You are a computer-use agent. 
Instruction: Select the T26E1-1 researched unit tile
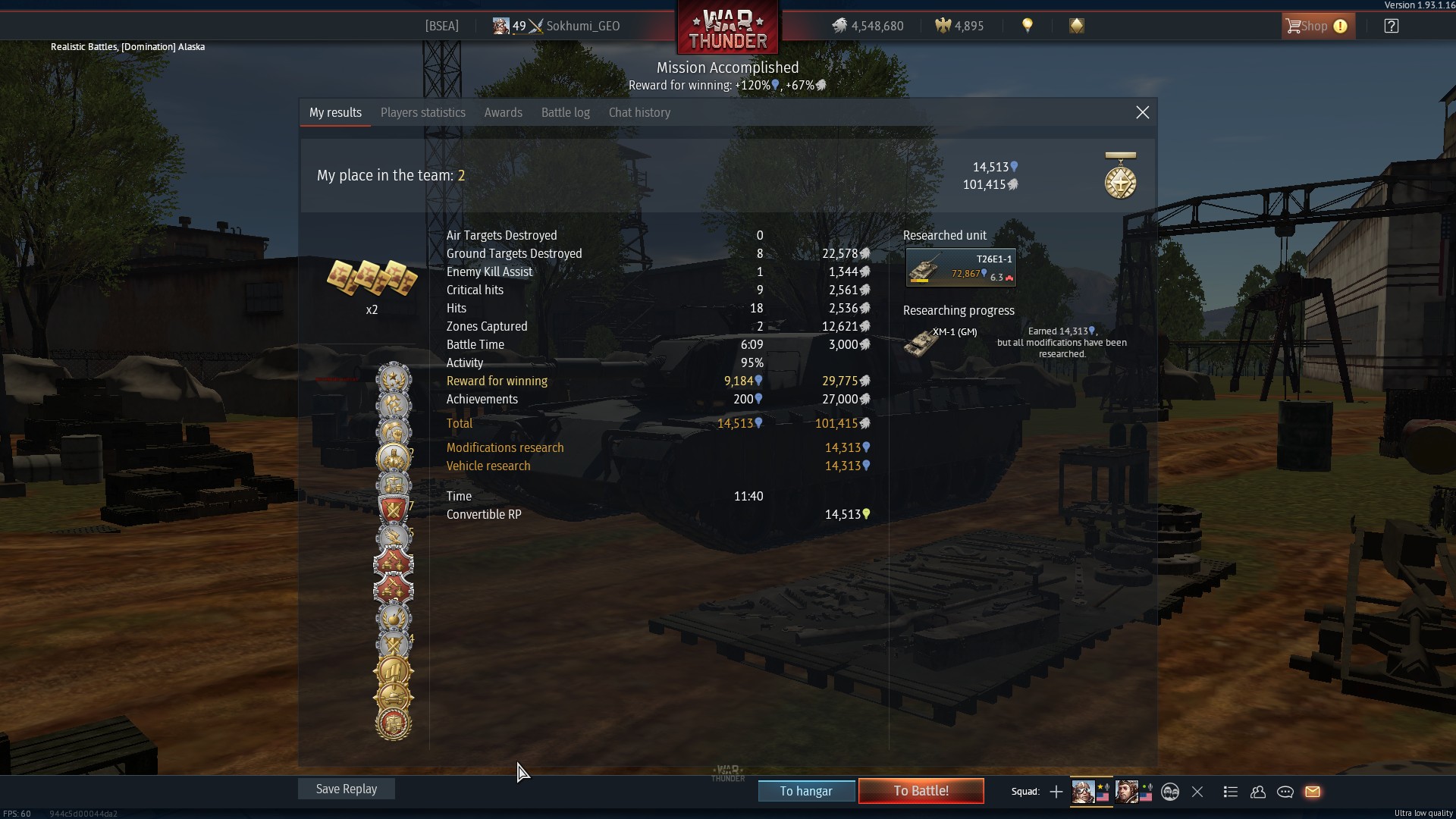(x=961, y=267)
